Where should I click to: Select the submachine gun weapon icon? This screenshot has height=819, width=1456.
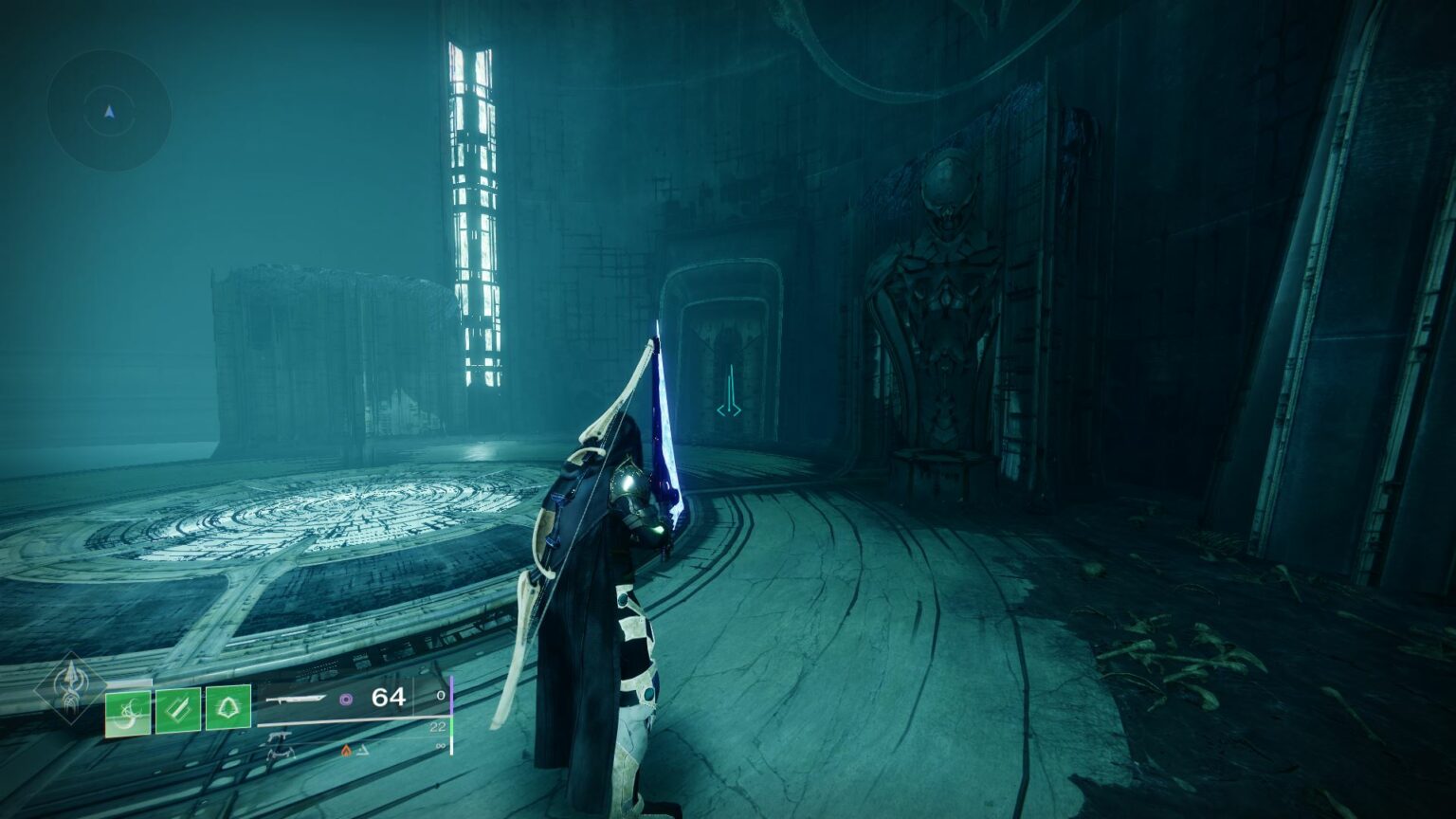pyautogui.click(x=281, y=736)
